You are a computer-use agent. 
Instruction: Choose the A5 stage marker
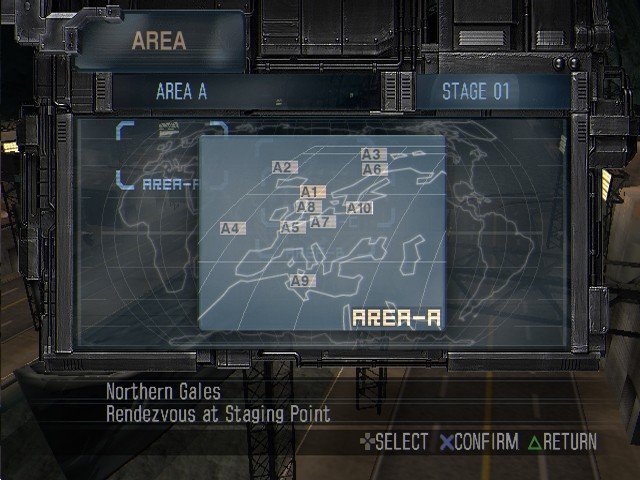291,228
